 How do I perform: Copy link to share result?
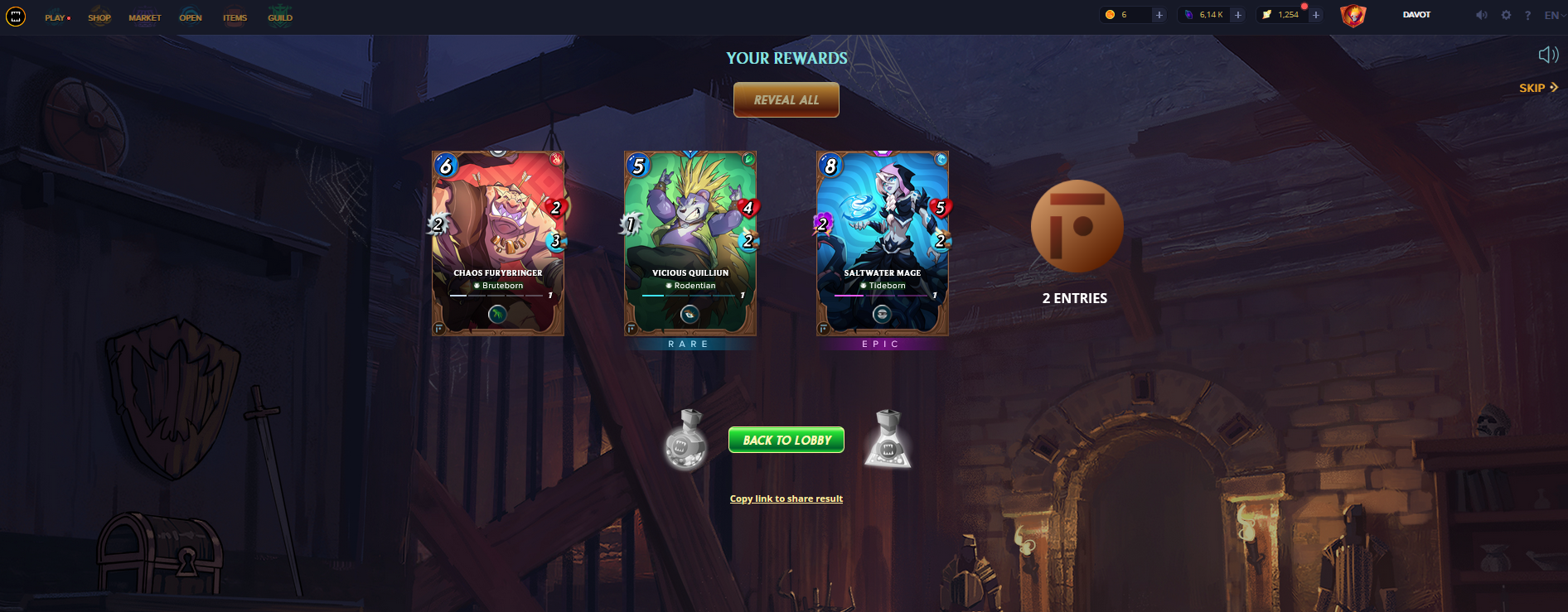[x=786, y=499]
